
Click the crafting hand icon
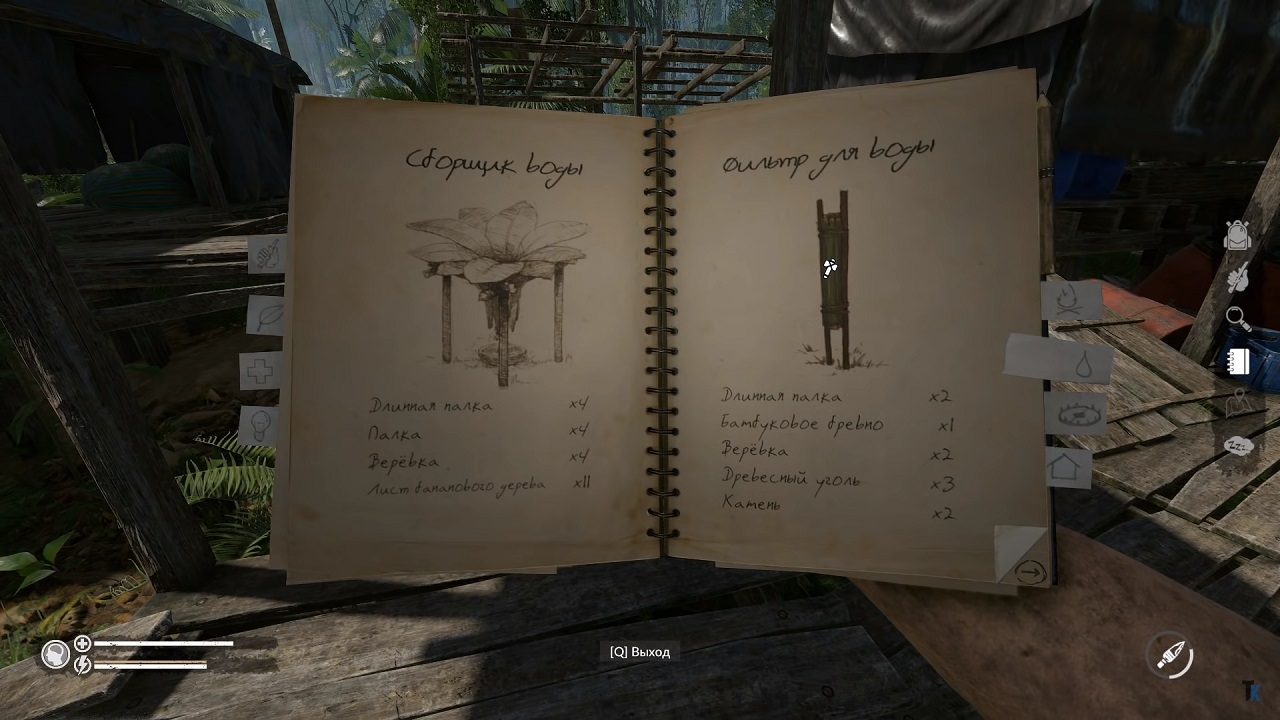(1238, 278)
